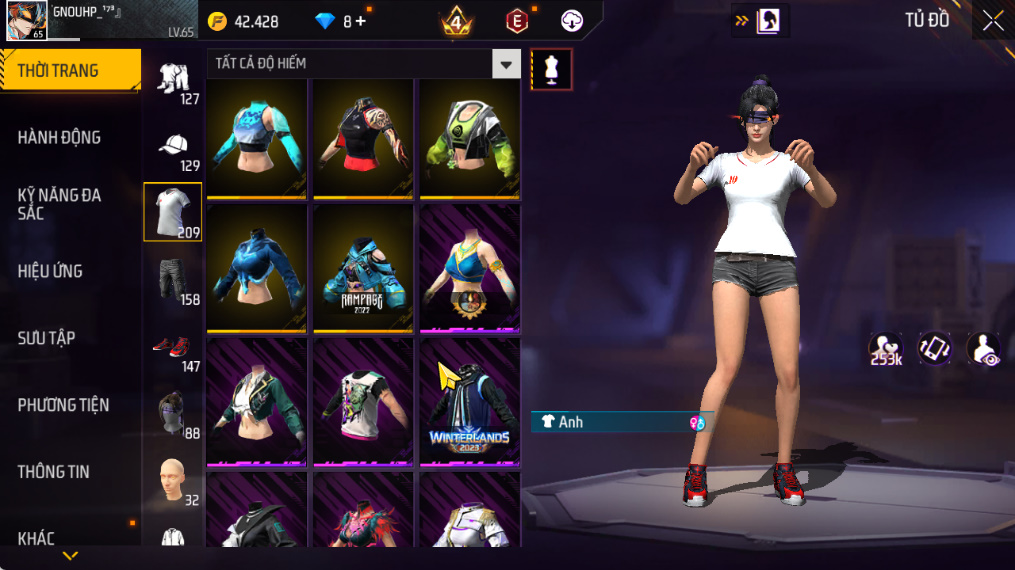1015x570 pixels.
Task: Open the Thông Tin section
Action: (53, 472)
